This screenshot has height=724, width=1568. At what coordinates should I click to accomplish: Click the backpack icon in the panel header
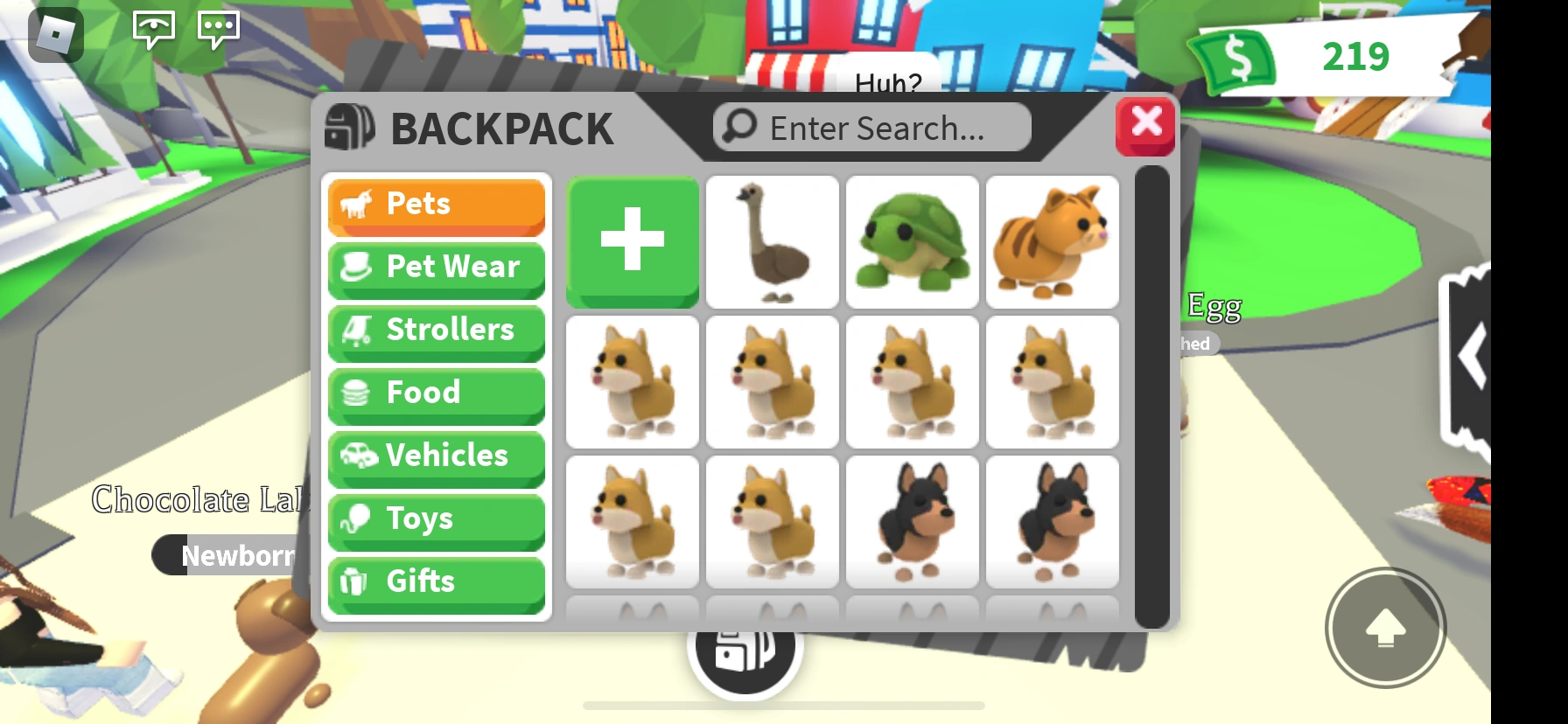[349, 127]
